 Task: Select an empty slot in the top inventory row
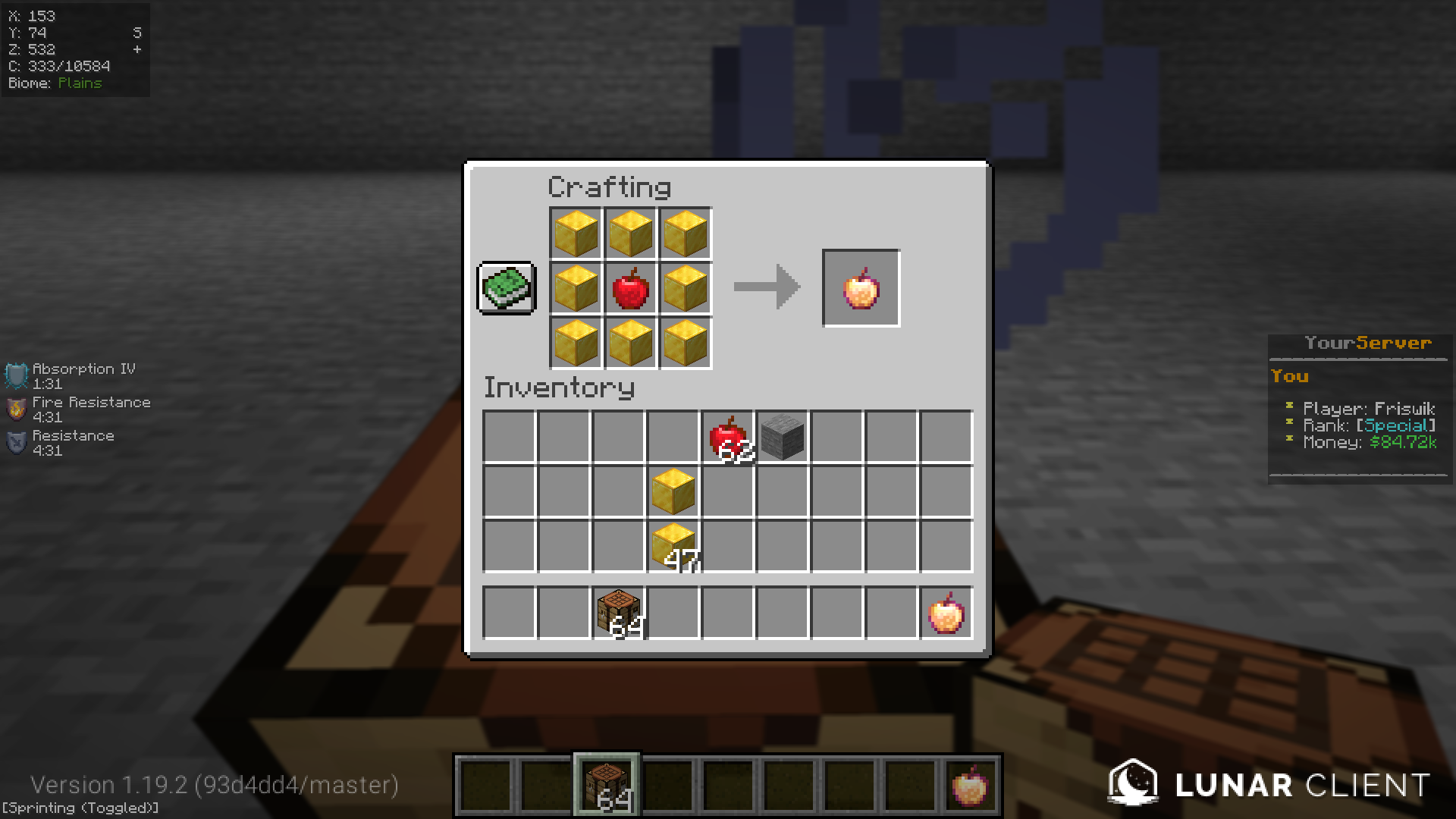(508, 436)
